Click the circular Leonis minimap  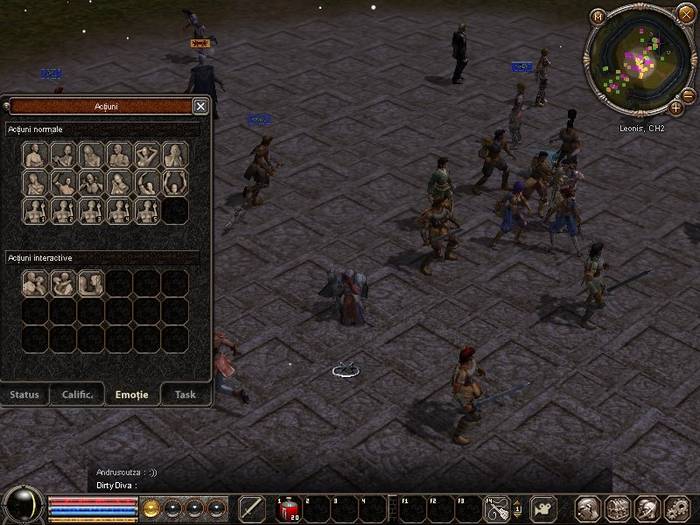pyautogui.click(x=639, y=62)
